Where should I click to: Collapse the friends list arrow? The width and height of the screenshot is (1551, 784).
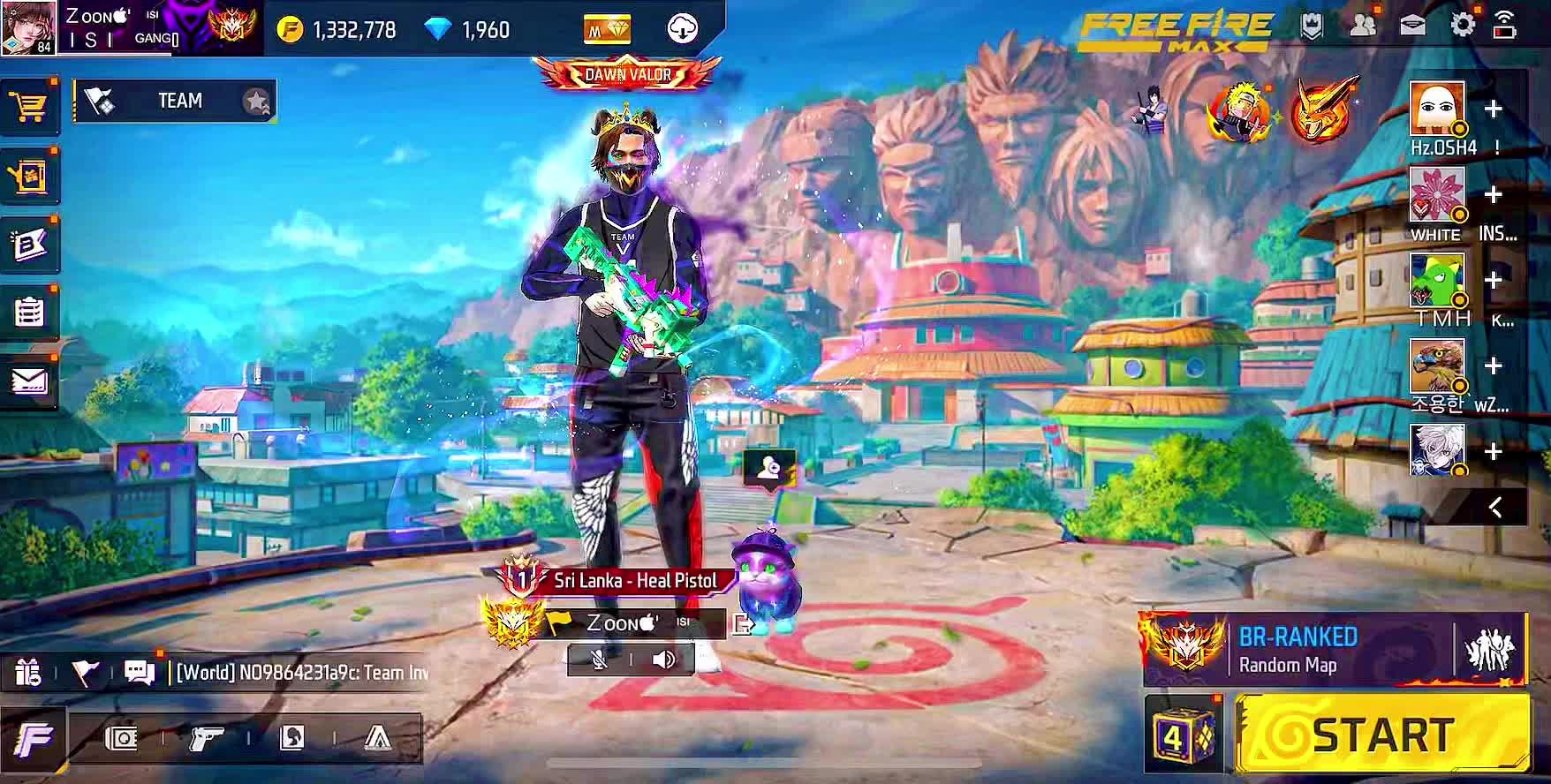coord(1494,507)
